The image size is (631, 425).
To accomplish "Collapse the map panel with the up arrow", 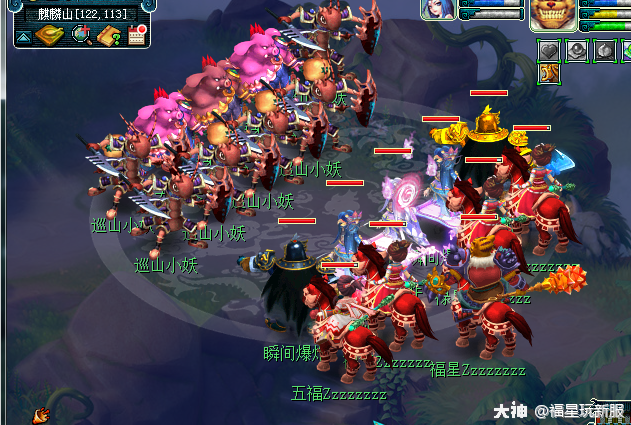I will click(x=22, y=37).
